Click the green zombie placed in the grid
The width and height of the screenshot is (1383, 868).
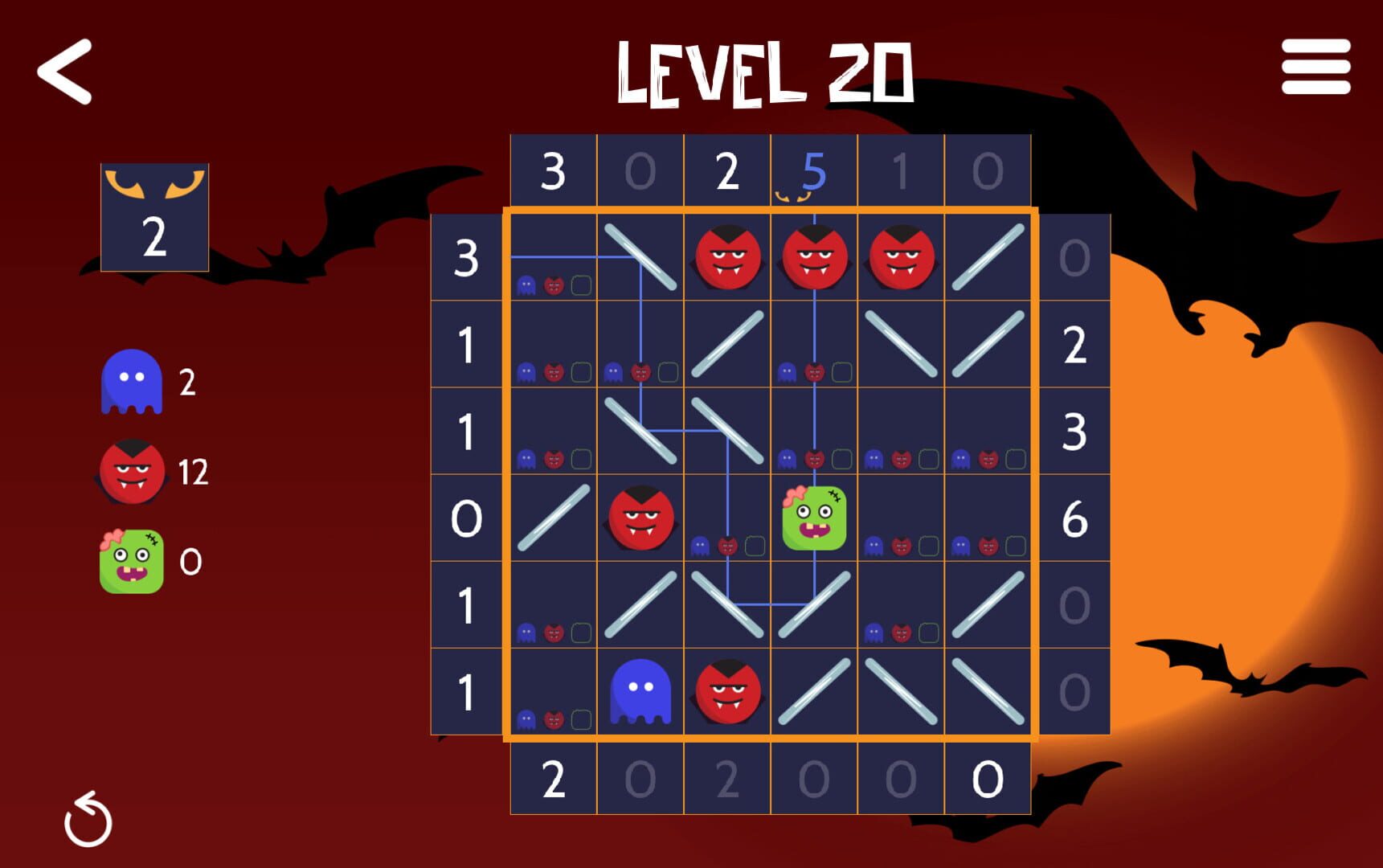[x=813, y=518]
